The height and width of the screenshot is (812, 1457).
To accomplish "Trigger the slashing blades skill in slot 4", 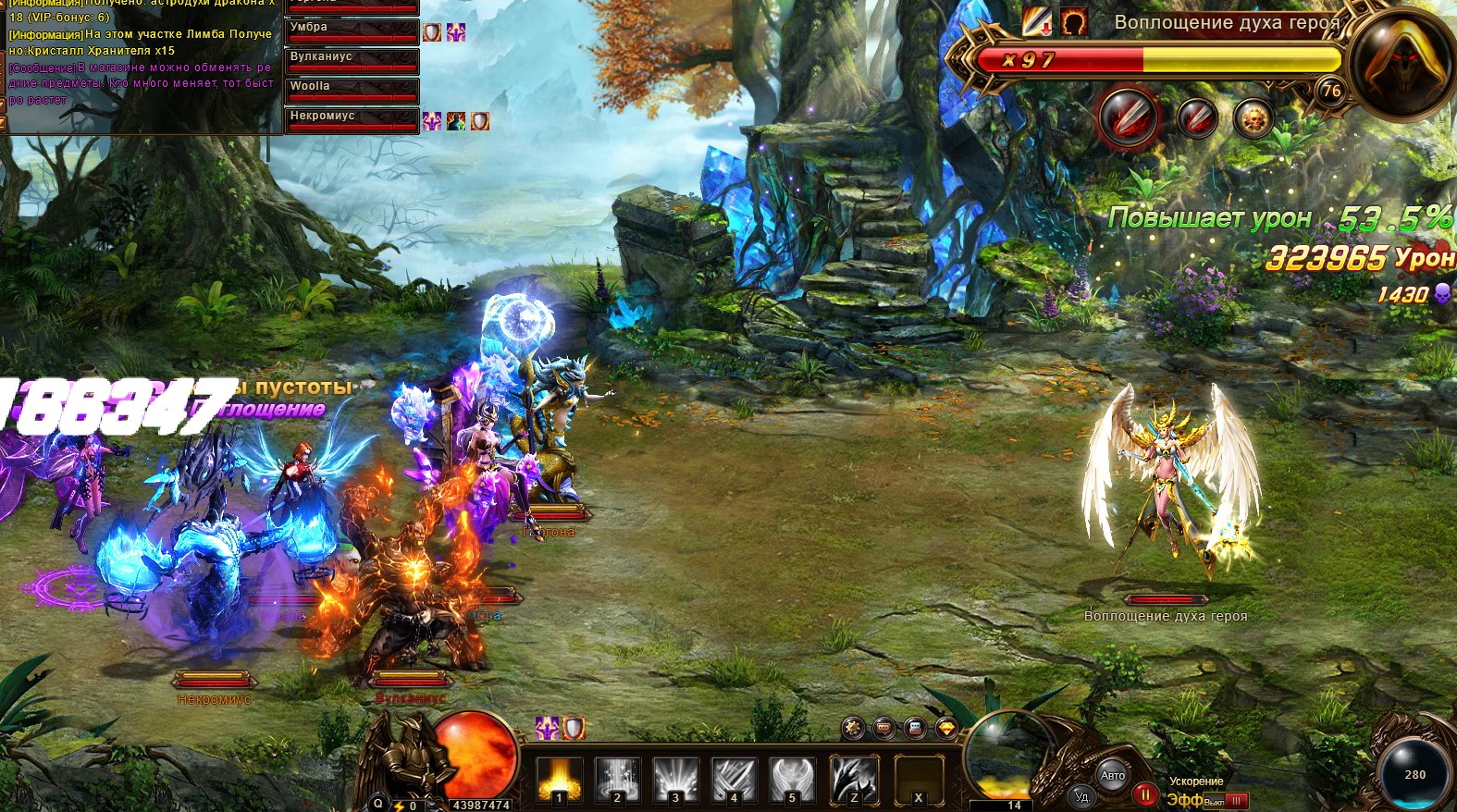I will click(734, 780).
